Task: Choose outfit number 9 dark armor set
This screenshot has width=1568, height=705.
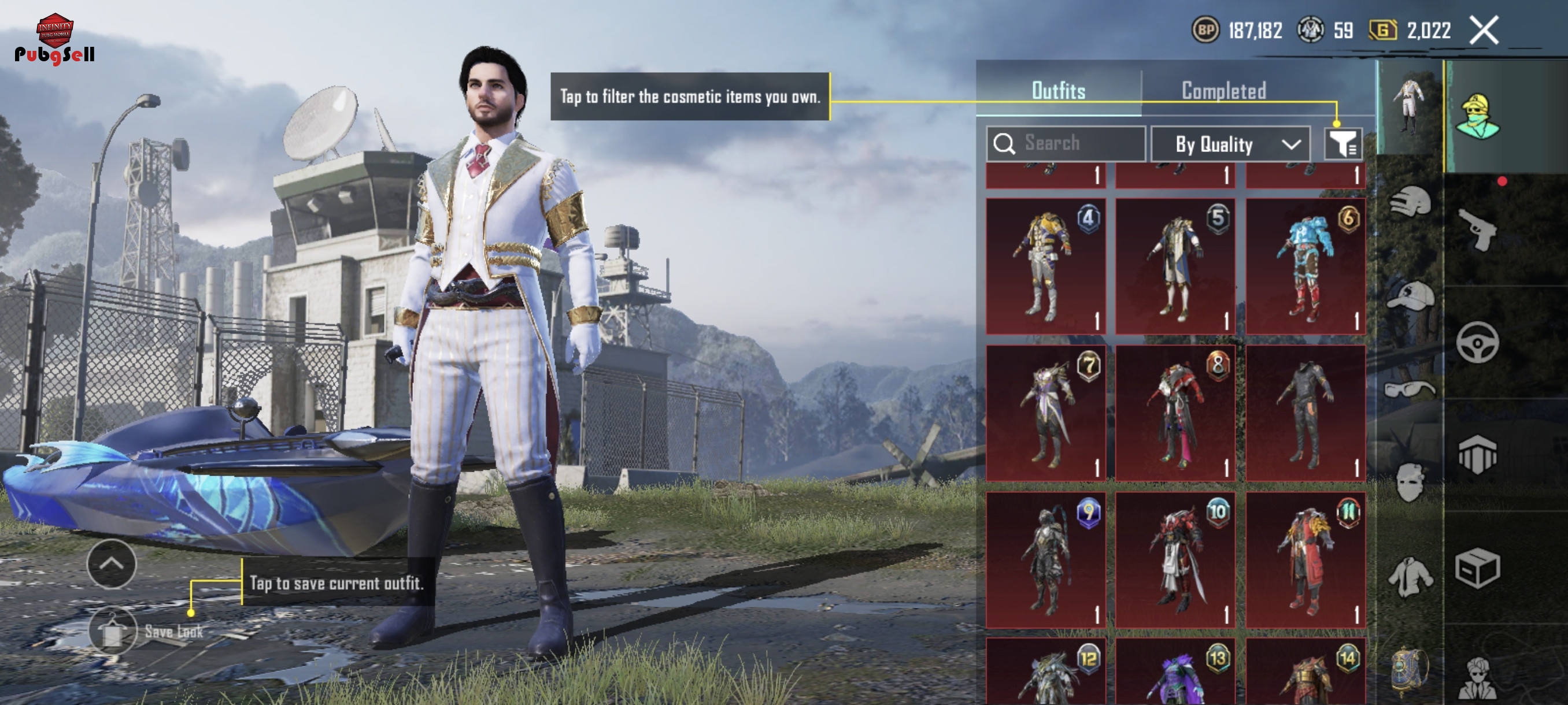Action: (x=1046, y=559)
